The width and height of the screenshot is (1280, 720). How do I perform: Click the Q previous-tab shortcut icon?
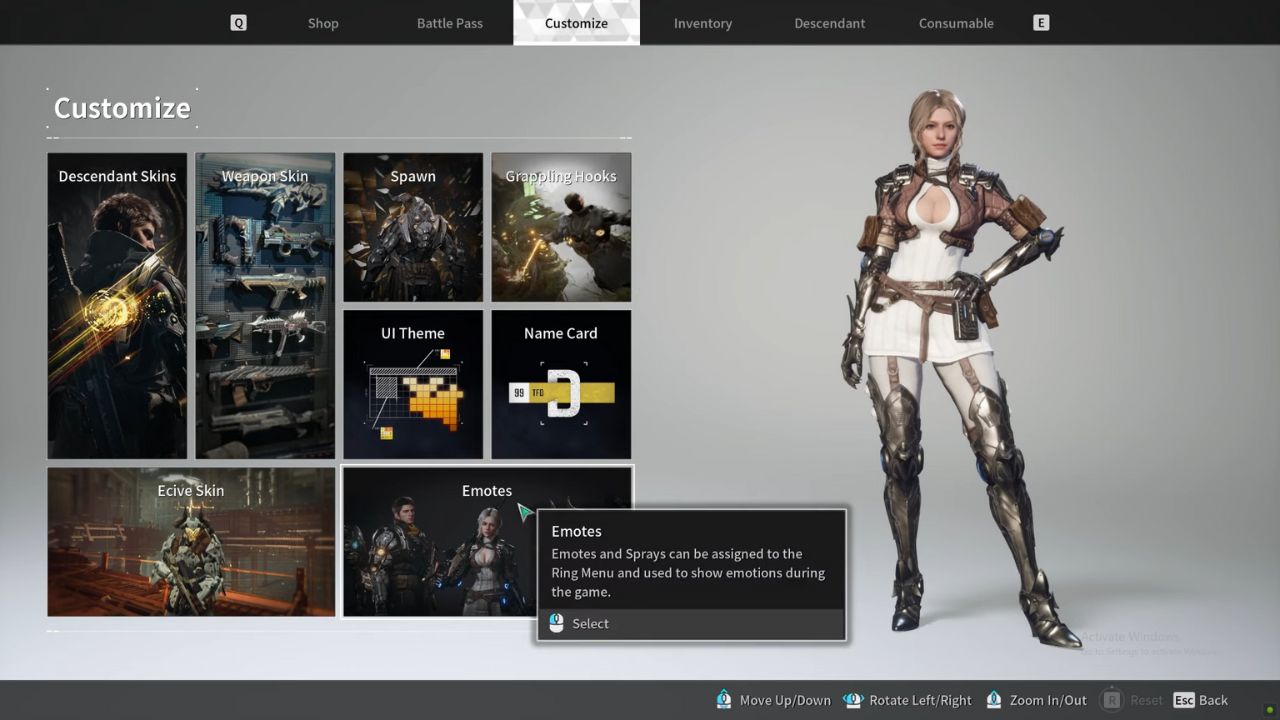pos(238,22)
